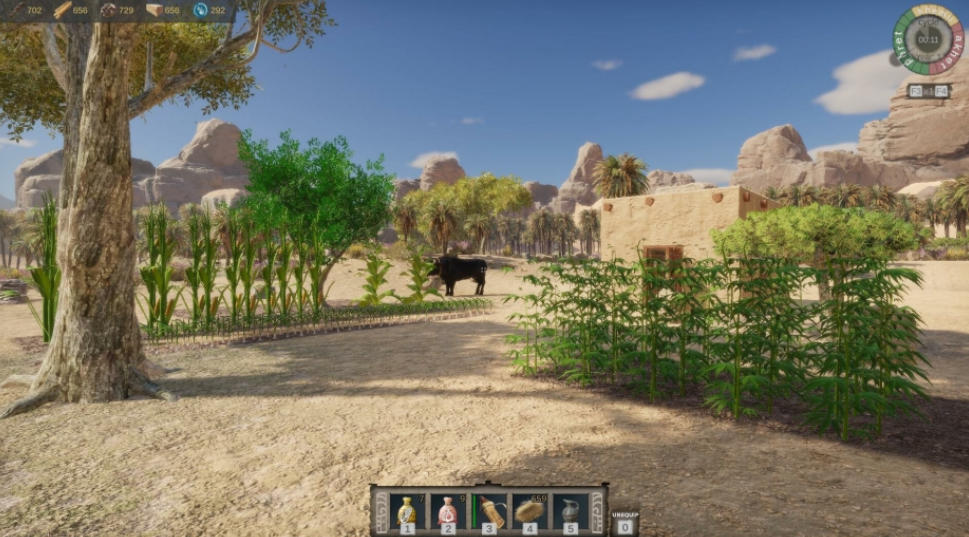969x537 pixels.
Task: Click the season cycle dial
Action: click(x=929, y=40)
